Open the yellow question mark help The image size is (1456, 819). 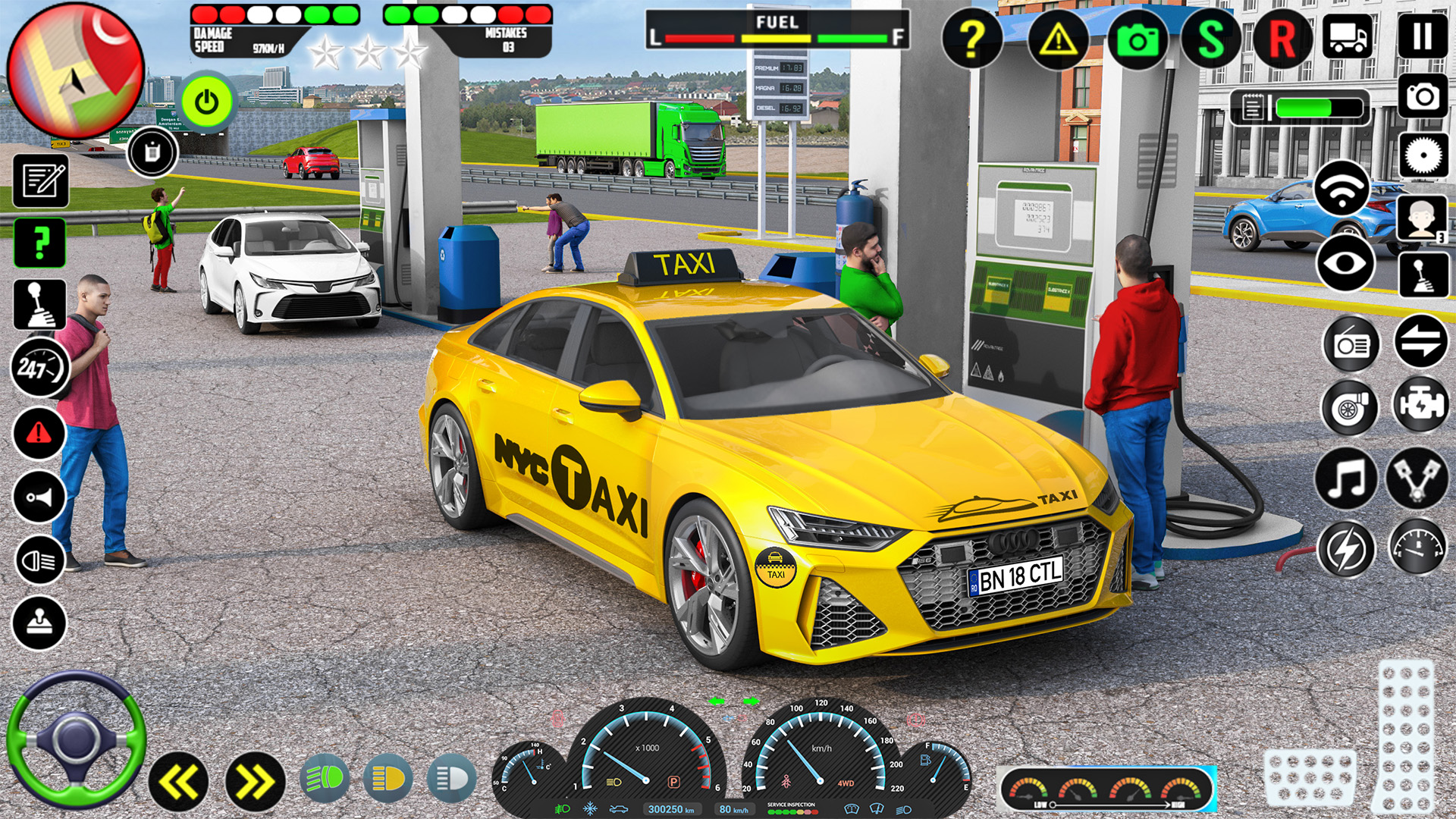pyautogui.click(x=972, y=38)
